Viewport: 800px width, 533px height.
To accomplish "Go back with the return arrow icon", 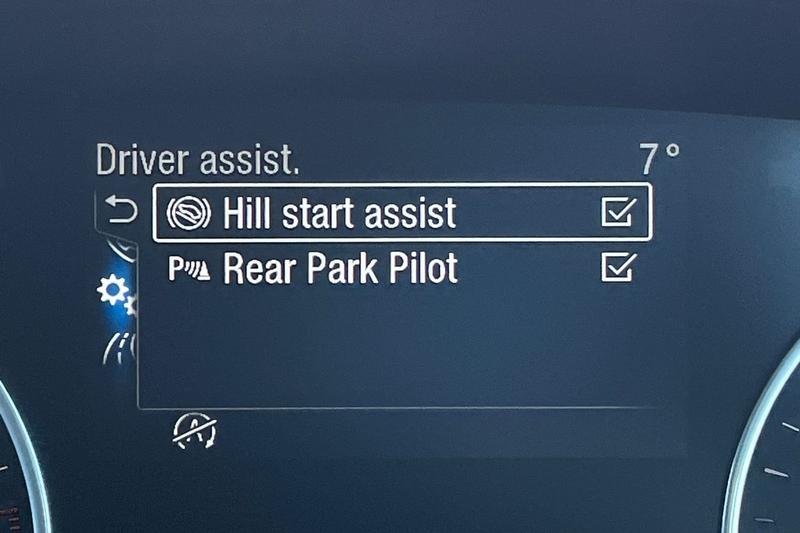I will [121, 211].
